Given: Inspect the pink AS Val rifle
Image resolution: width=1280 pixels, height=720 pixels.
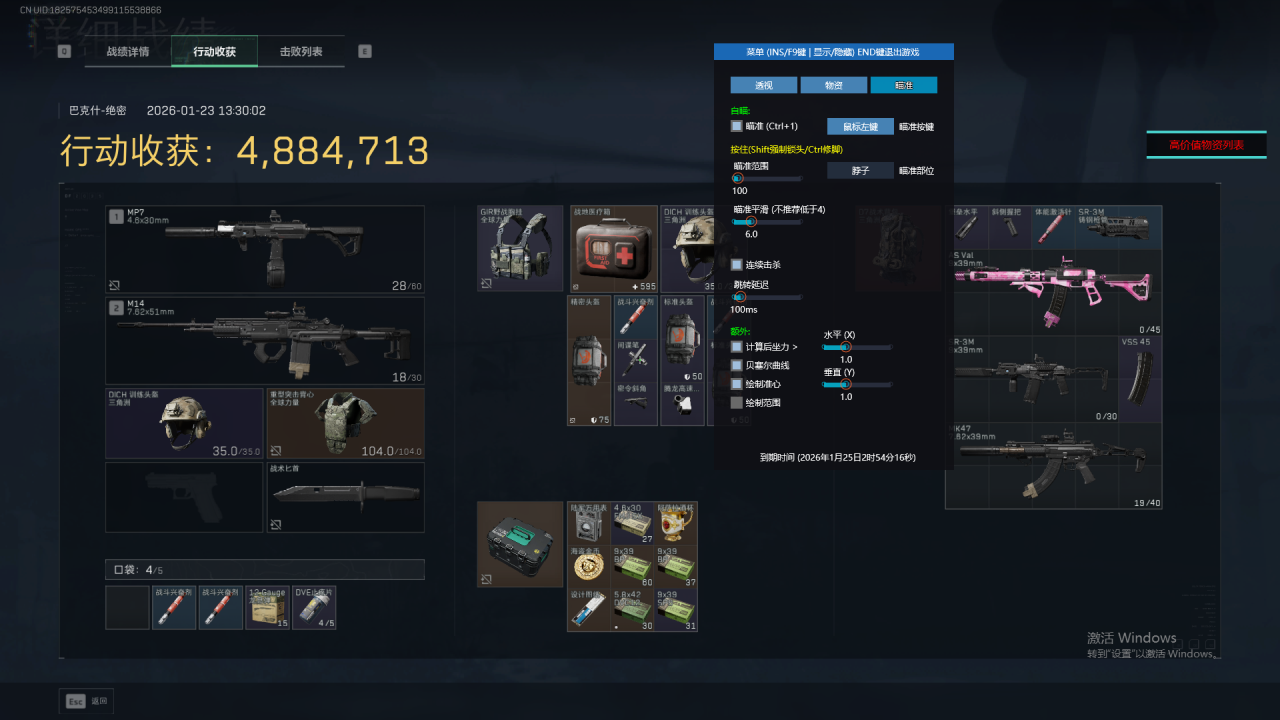Looking at the screenshot, I should 1053,292.
